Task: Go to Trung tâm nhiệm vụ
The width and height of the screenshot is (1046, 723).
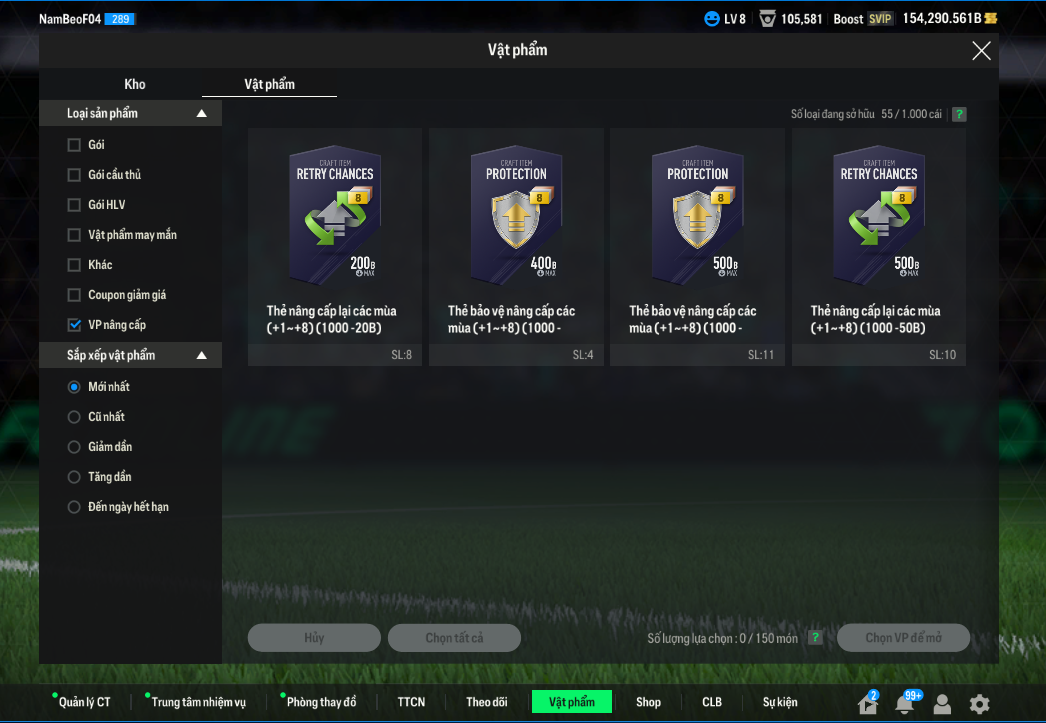Action: (198, 702)
